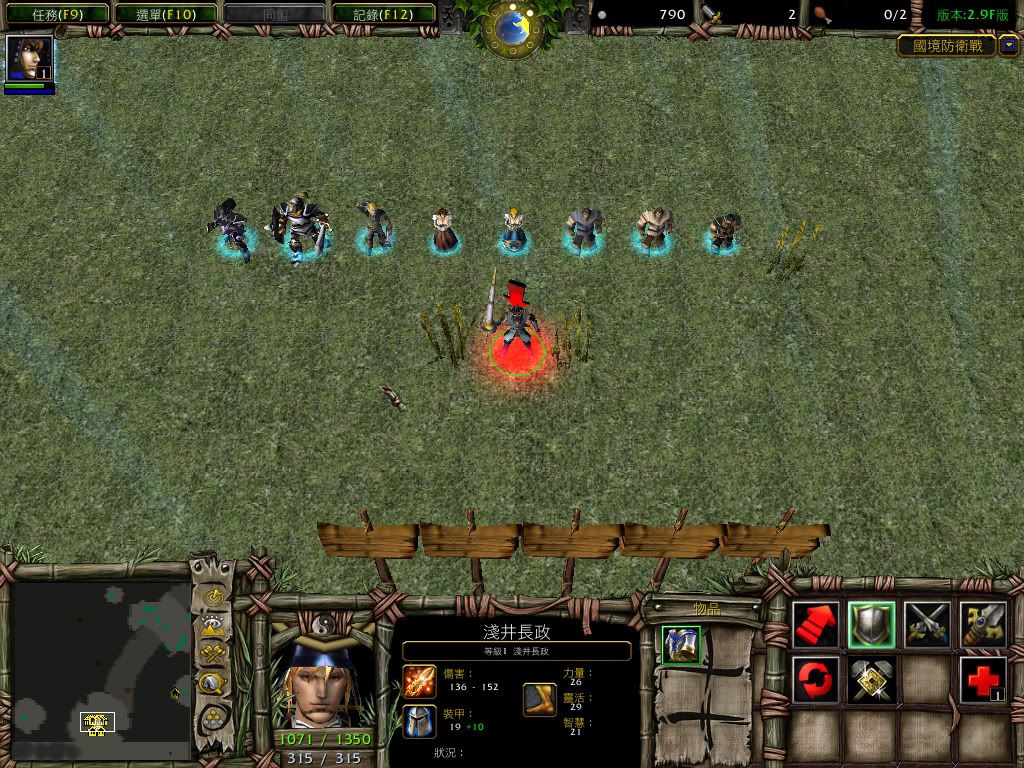Select the armor item in inventory
The image size is (1024, 768).
(x=681, y=645)
